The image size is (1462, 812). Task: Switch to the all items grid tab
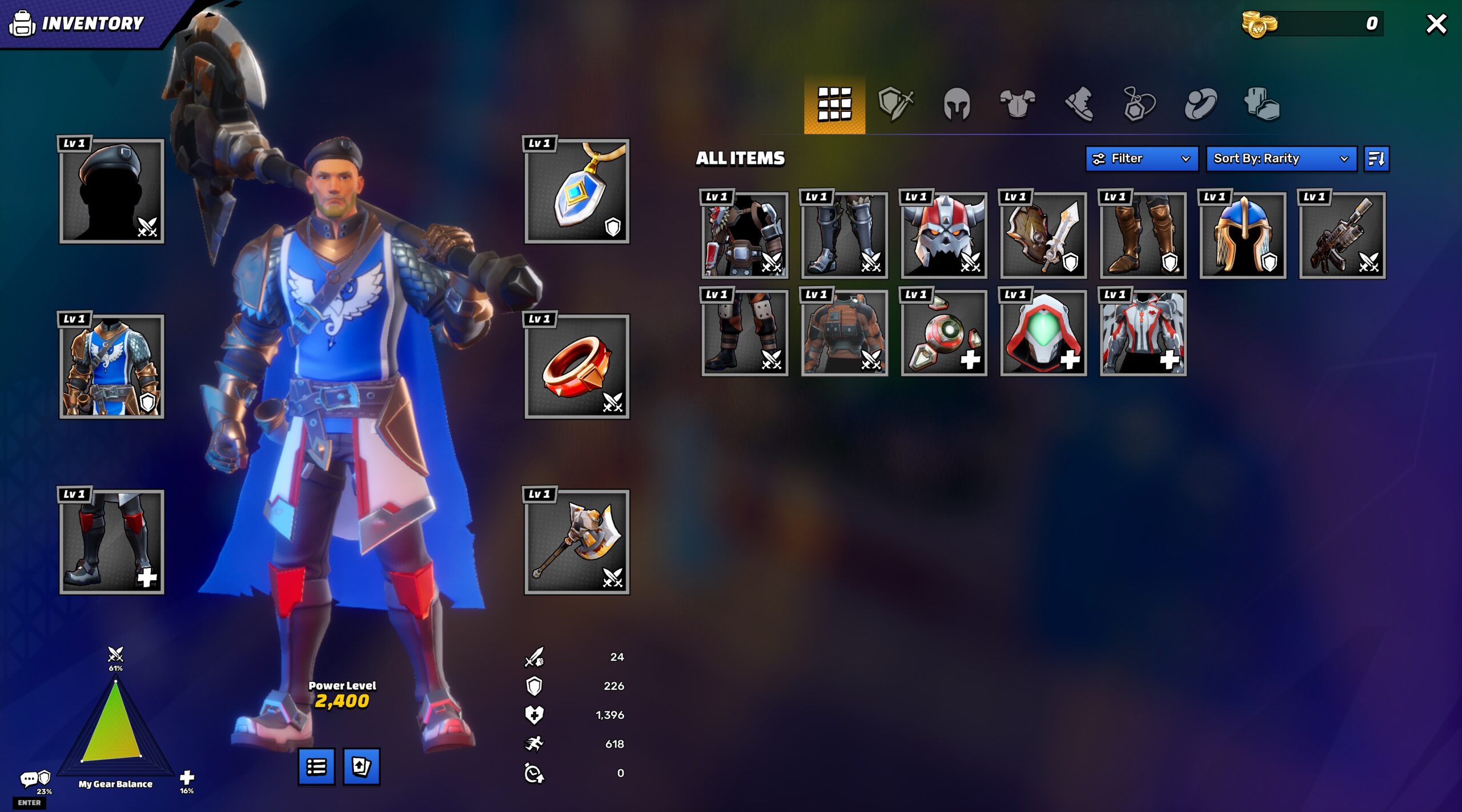[x=834, y=104]
